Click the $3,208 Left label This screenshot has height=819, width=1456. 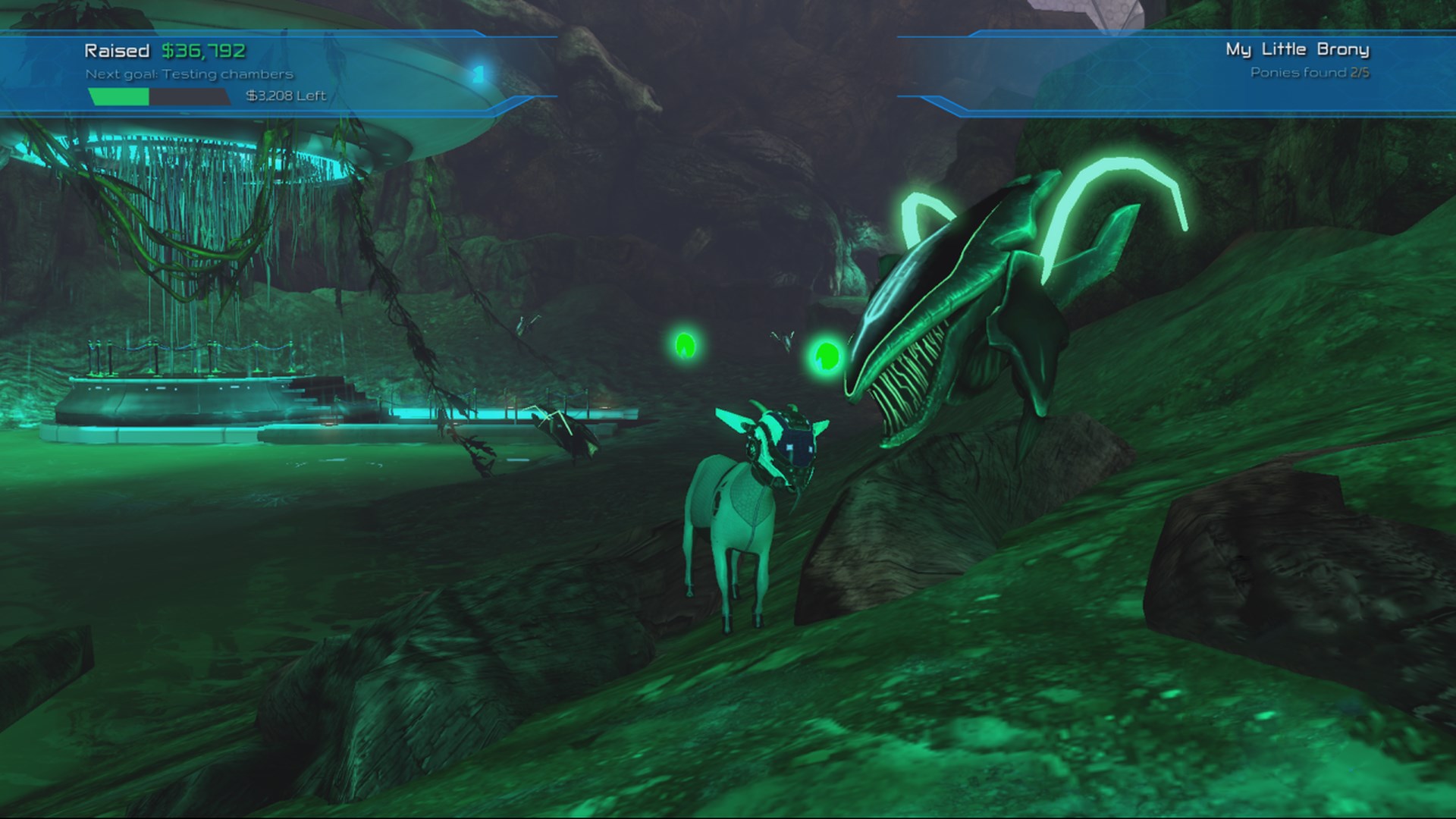pyautogui.click(x=284, y=96)
